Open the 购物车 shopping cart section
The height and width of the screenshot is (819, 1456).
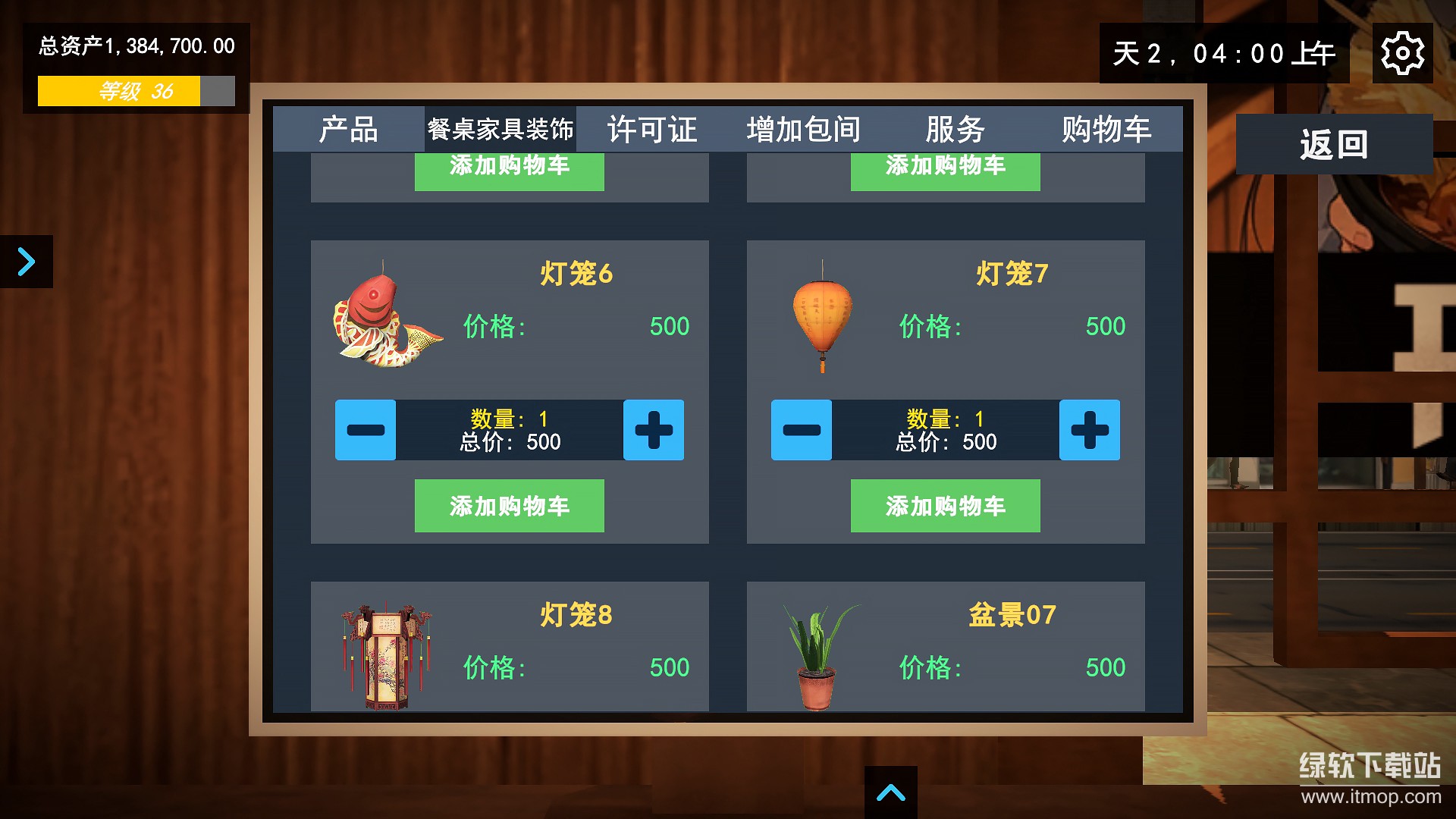1109,129
